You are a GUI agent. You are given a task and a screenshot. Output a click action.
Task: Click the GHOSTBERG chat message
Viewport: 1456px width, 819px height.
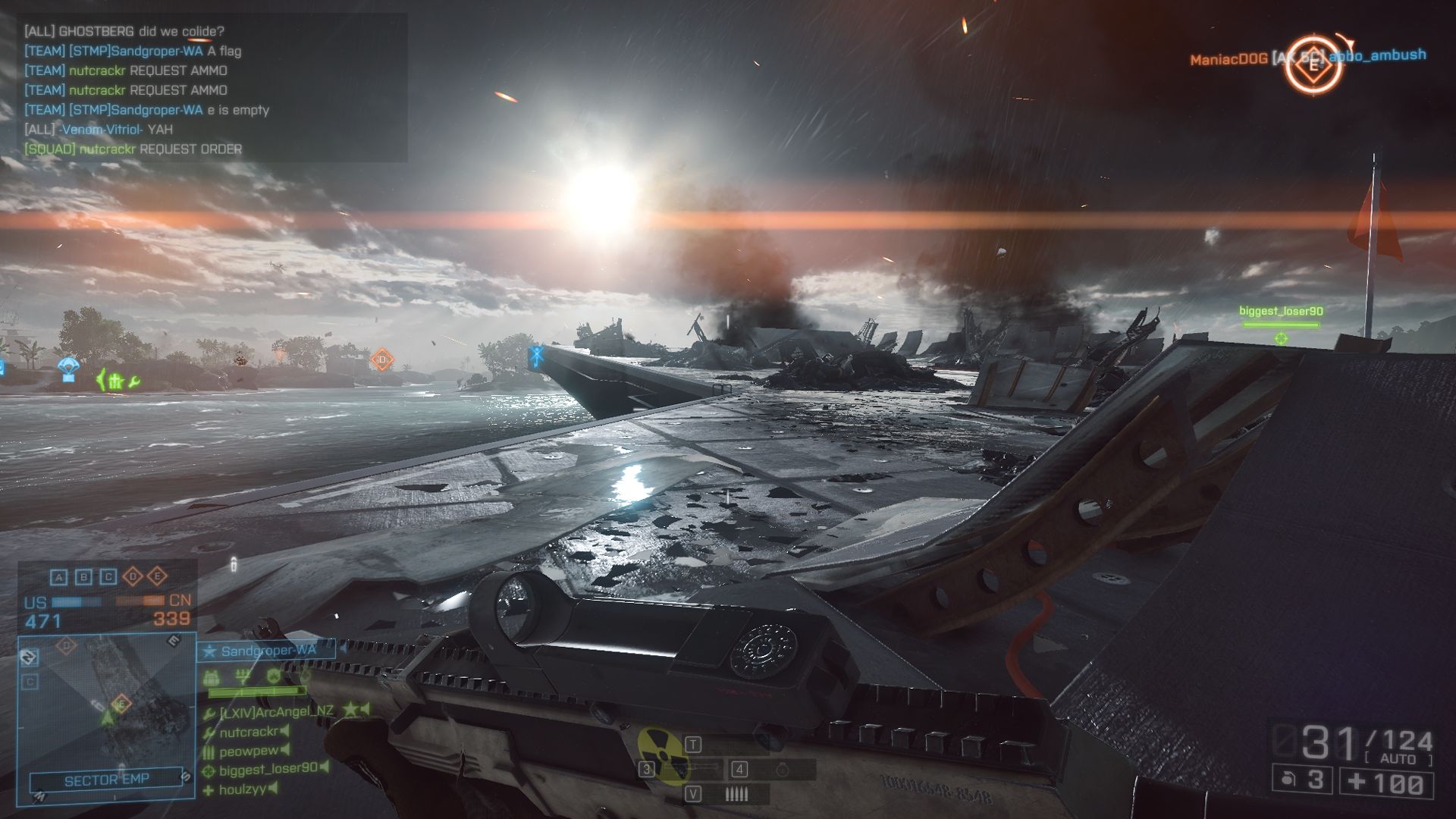[124, 31]
